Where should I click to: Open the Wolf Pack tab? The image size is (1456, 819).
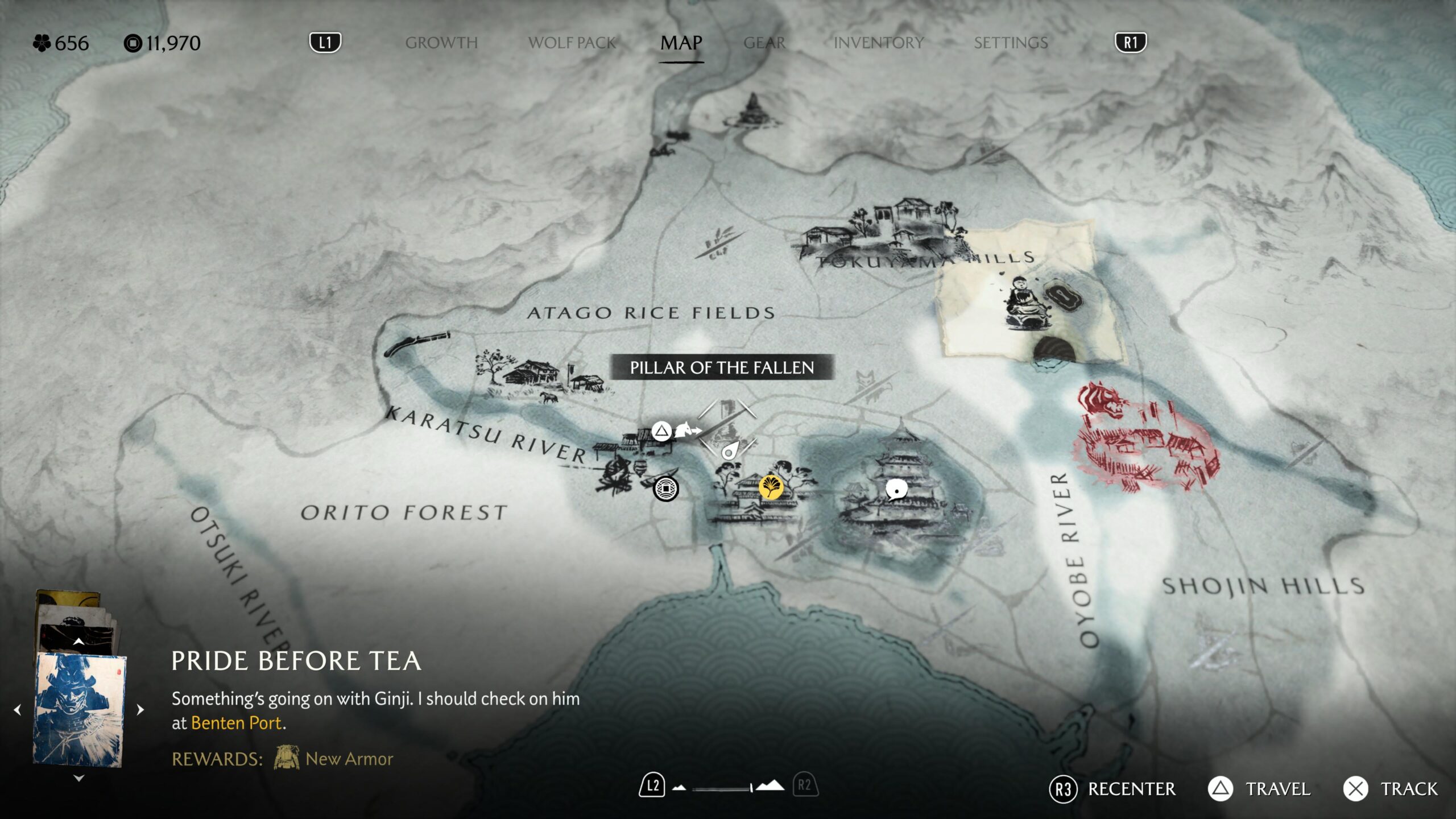[572, 43]
